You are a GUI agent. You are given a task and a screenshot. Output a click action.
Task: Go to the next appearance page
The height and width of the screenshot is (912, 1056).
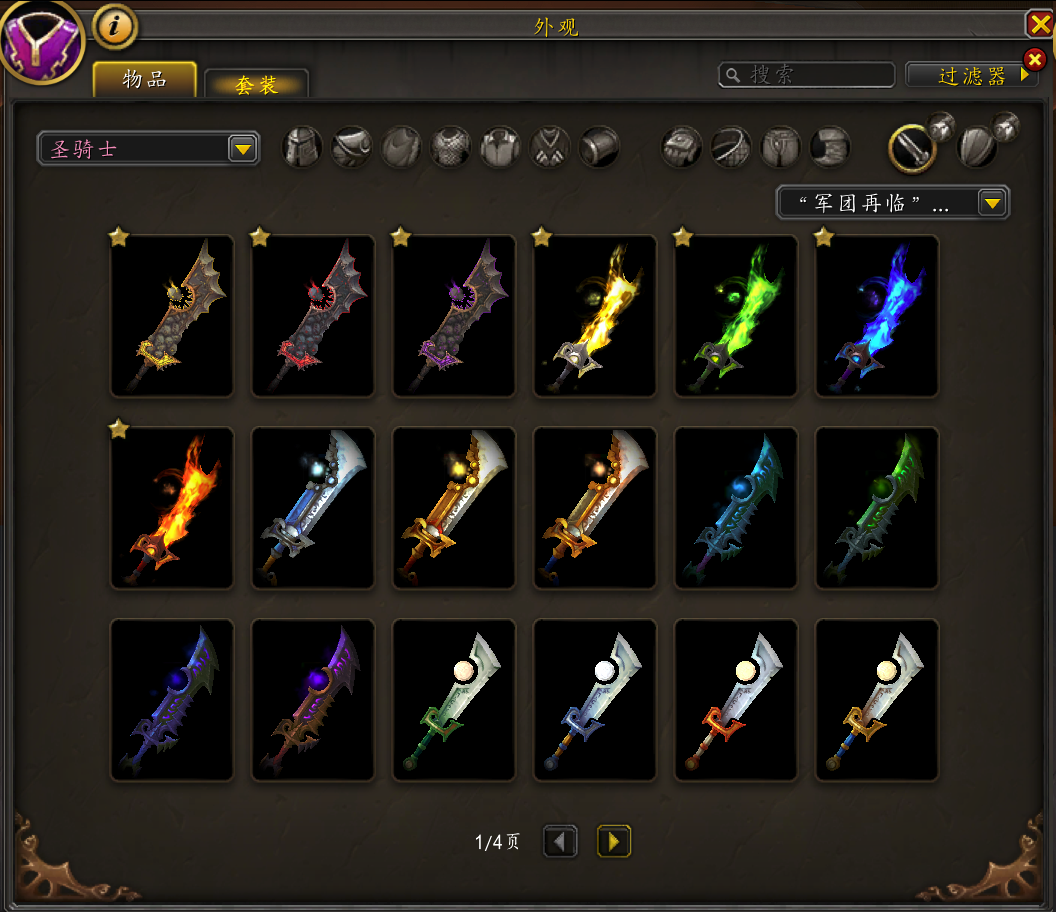coord(614,841)
